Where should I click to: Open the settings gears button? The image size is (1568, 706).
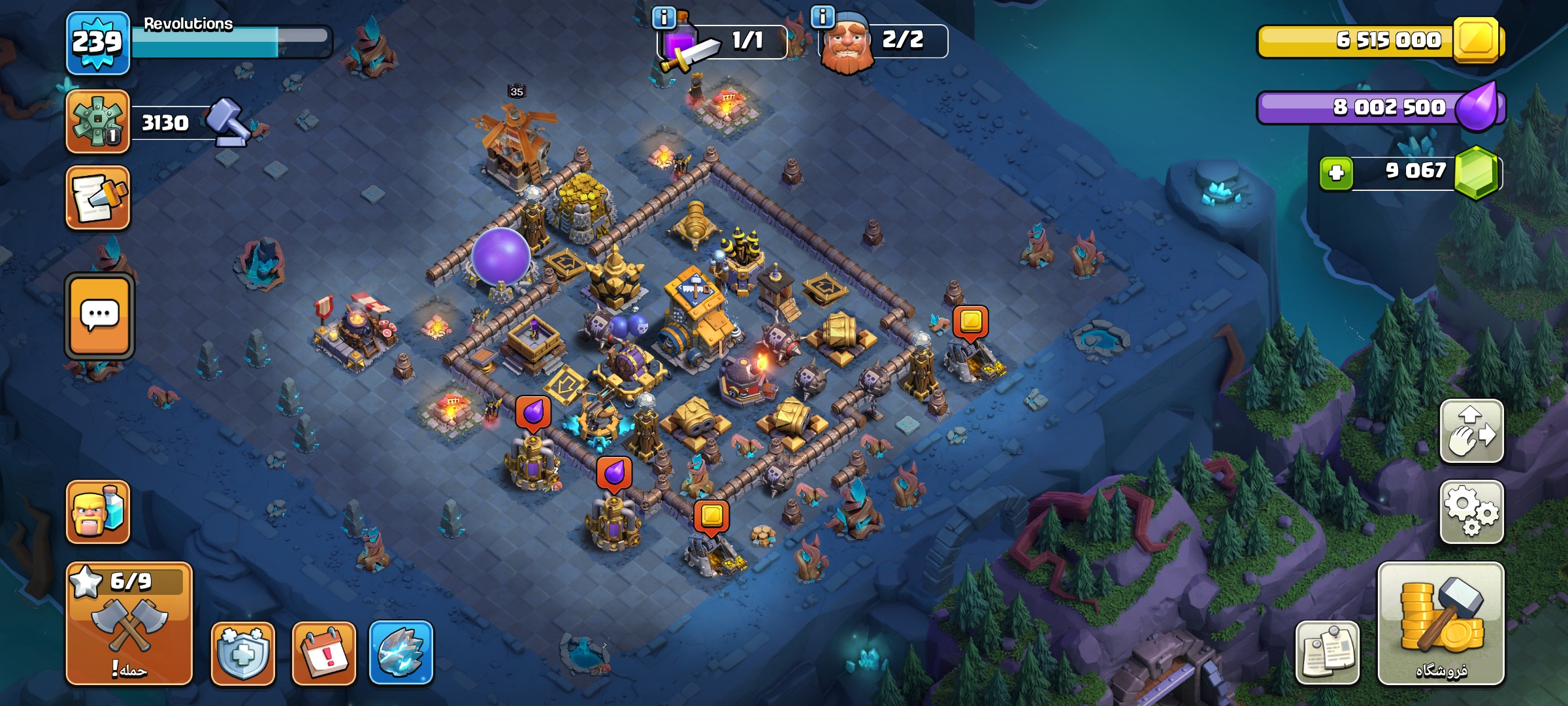point(1471,512)
